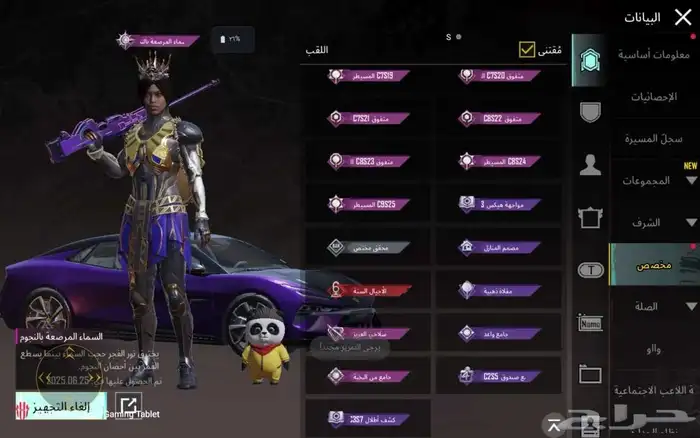Screen dimensions: 700x438
Task: Click the unequip button (إلغاء التجهيز)
Action: coord(61,406)
